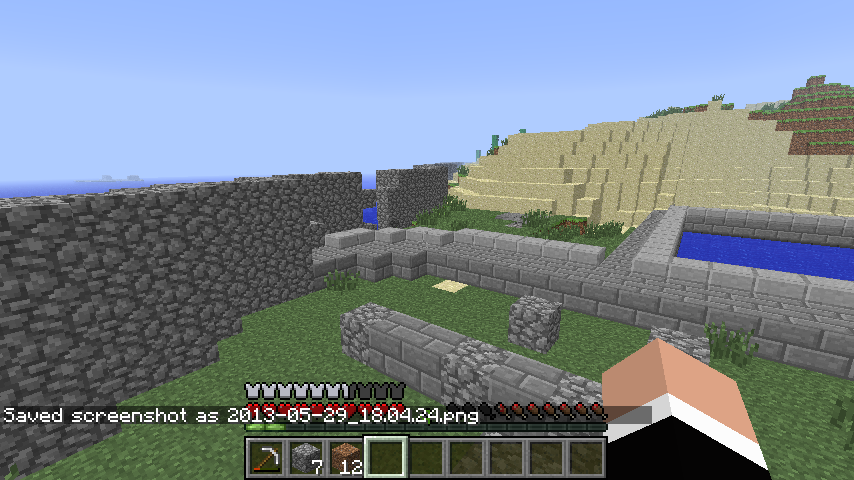Choose the dirt block stack of 12
Image resolution: width=854 pixels, height=480 pixels.
345,458
